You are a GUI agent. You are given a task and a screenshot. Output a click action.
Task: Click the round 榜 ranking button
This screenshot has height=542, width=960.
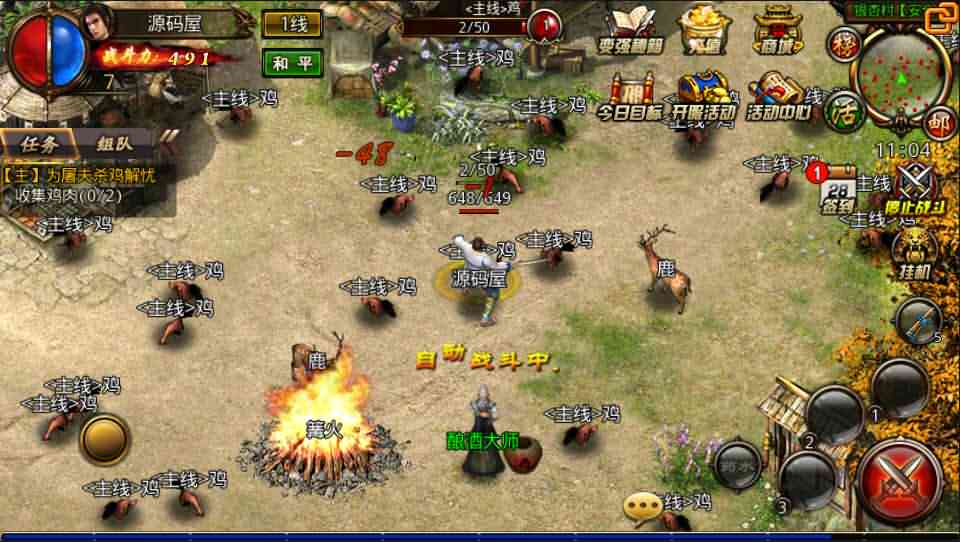[x=843, y=45]
